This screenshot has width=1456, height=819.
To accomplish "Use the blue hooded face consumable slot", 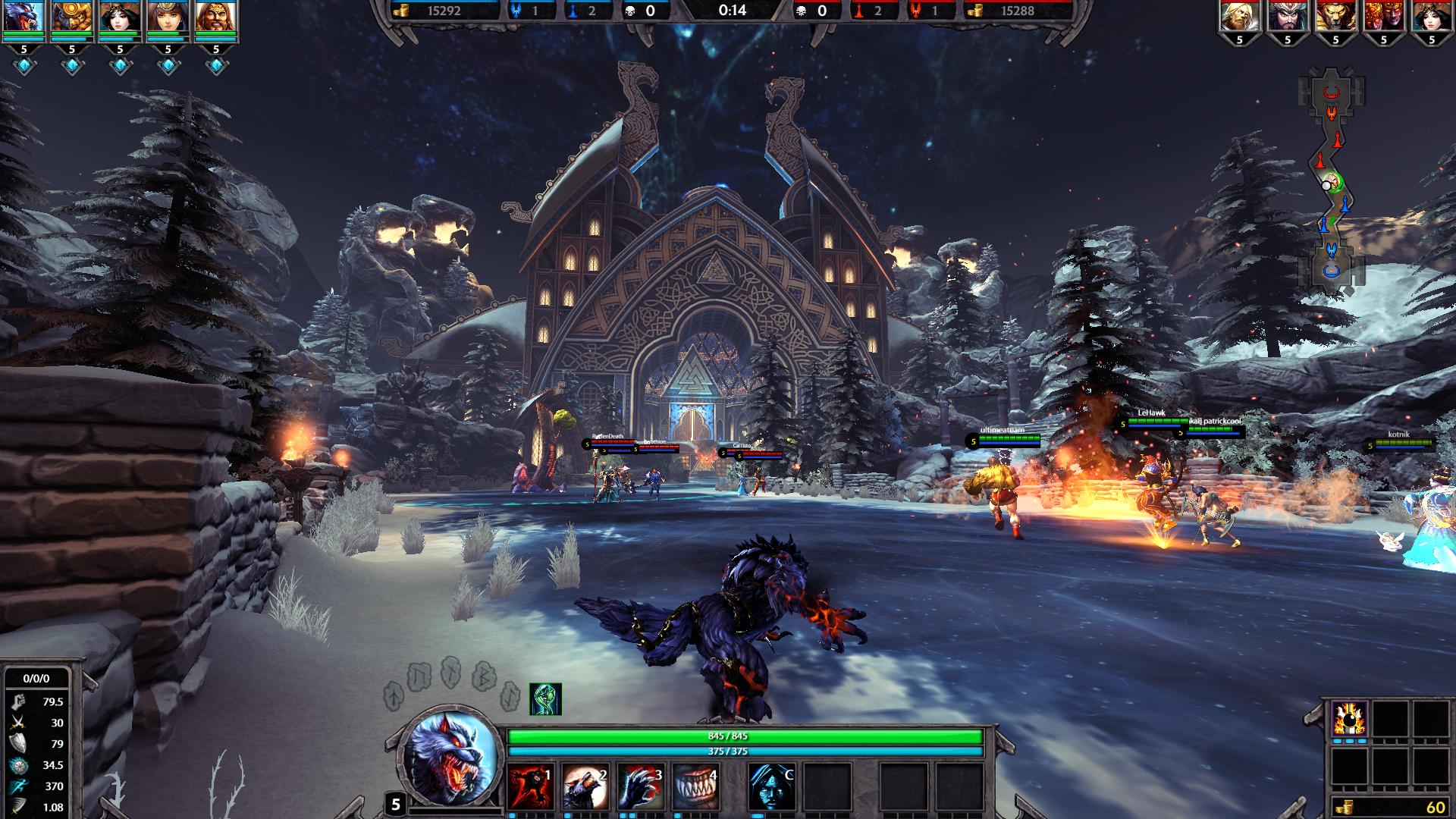I will [x=772, y=786].
